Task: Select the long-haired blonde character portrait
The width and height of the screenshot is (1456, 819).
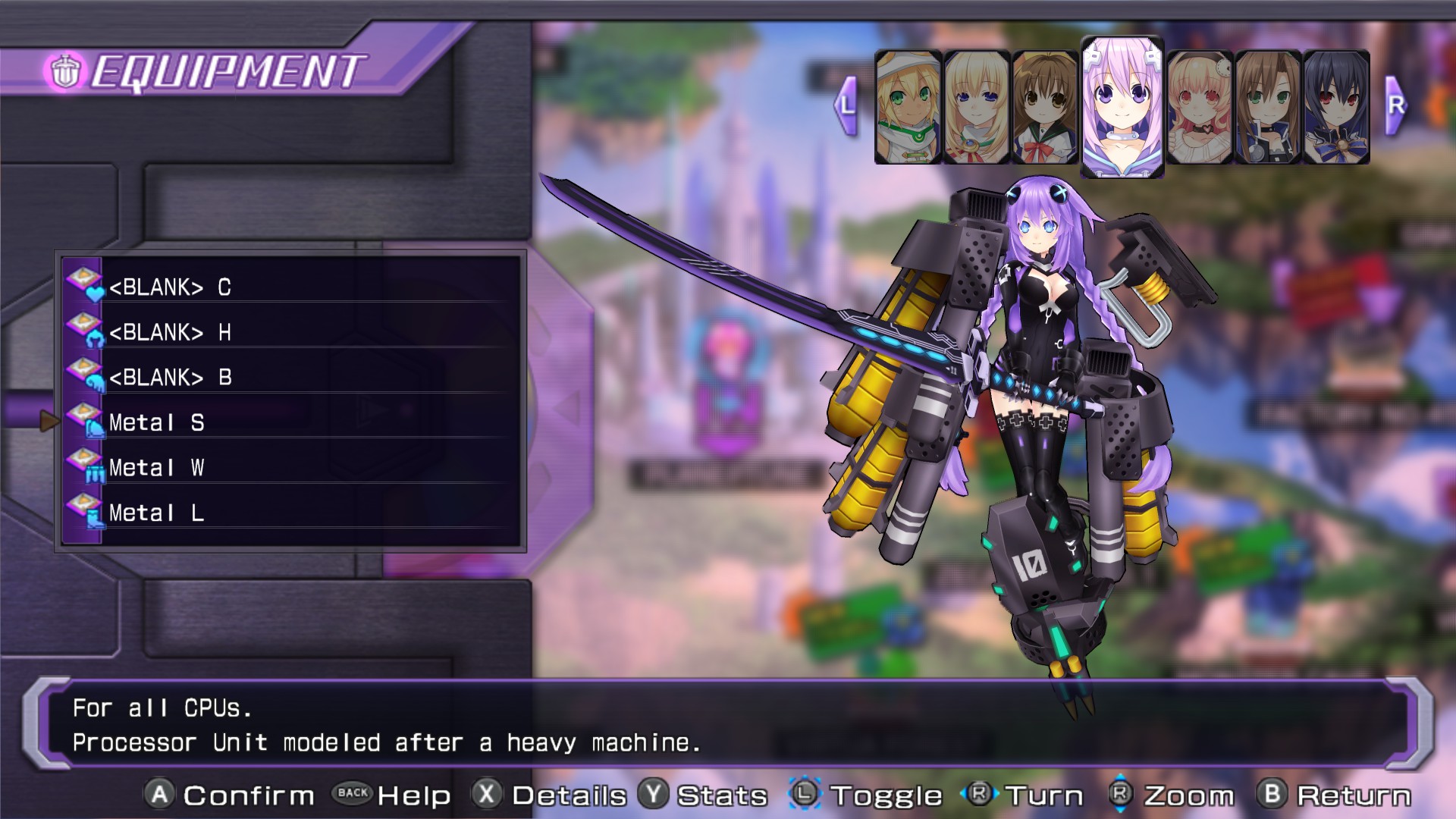Action: click(976, 108)
